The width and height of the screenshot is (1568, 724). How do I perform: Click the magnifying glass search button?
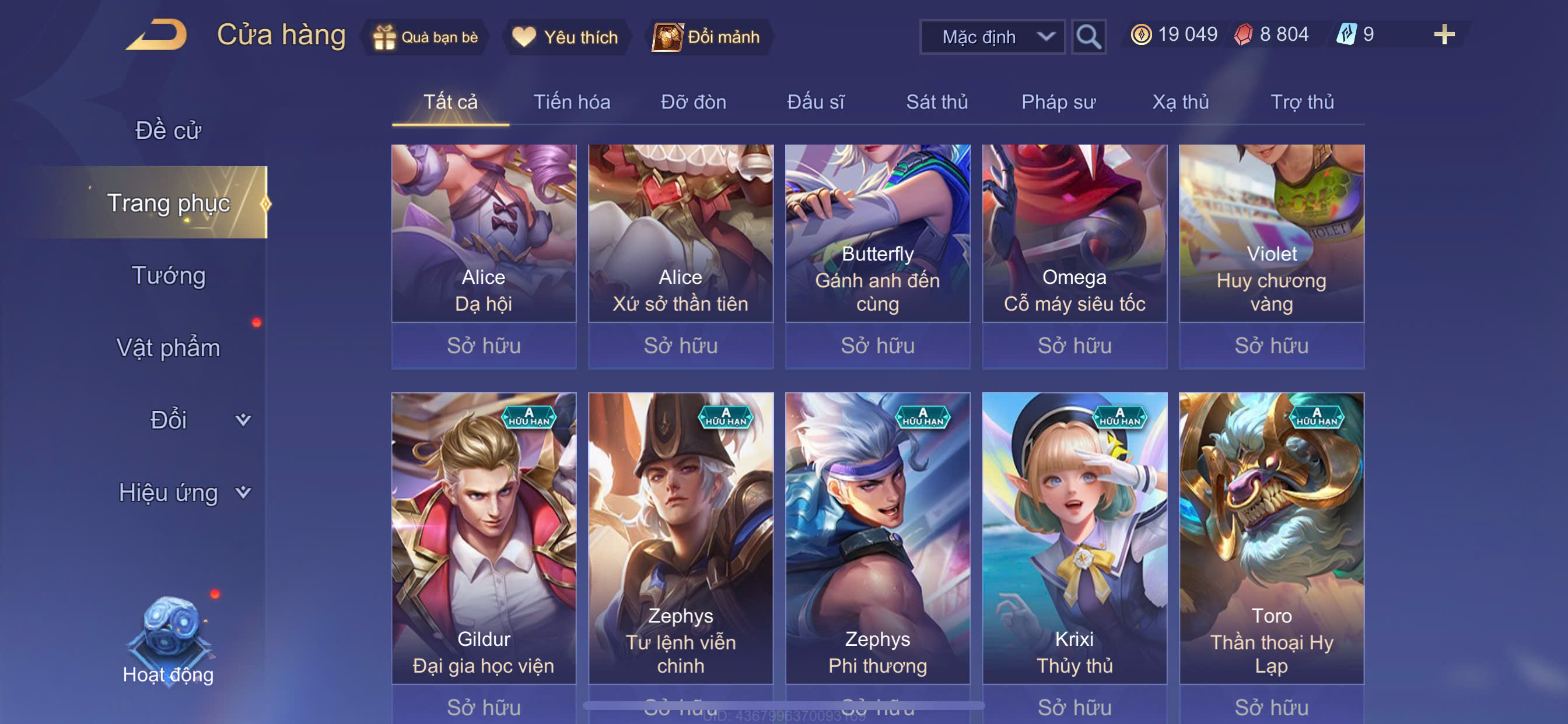coord(1088,37)
